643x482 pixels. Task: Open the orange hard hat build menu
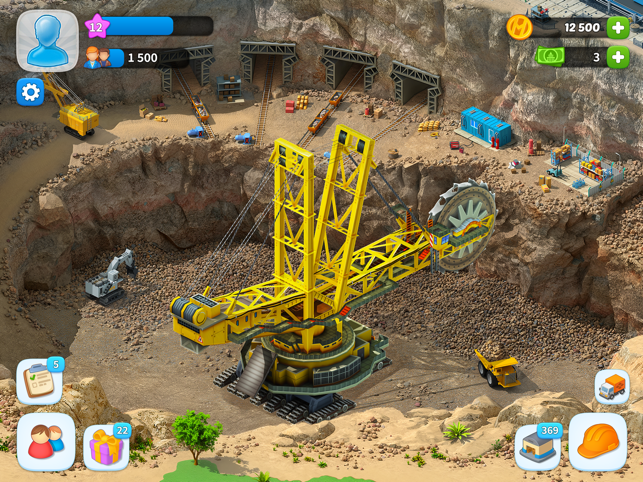[x=598, y=441]
